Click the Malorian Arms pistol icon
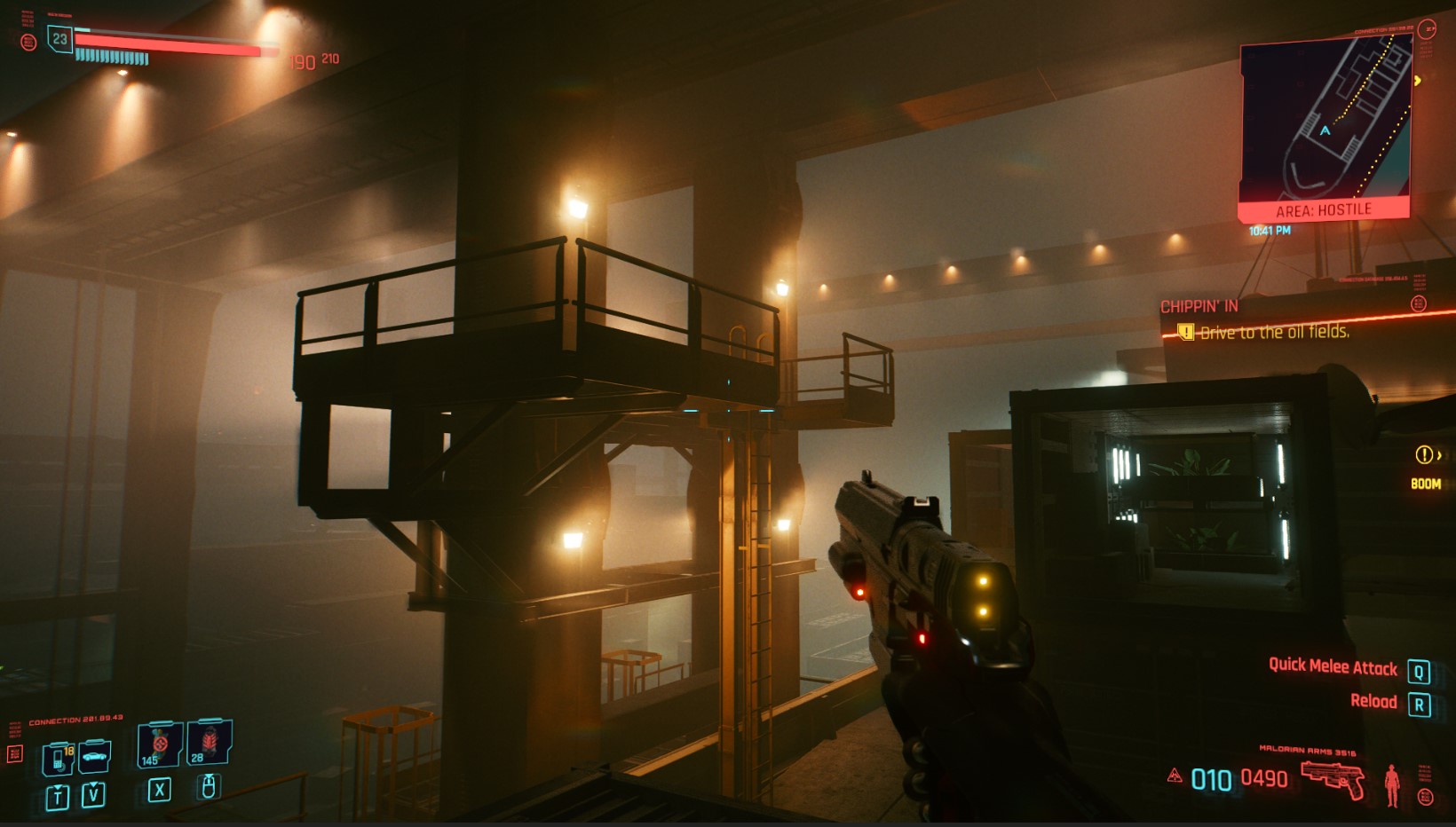 [1331, 779]
